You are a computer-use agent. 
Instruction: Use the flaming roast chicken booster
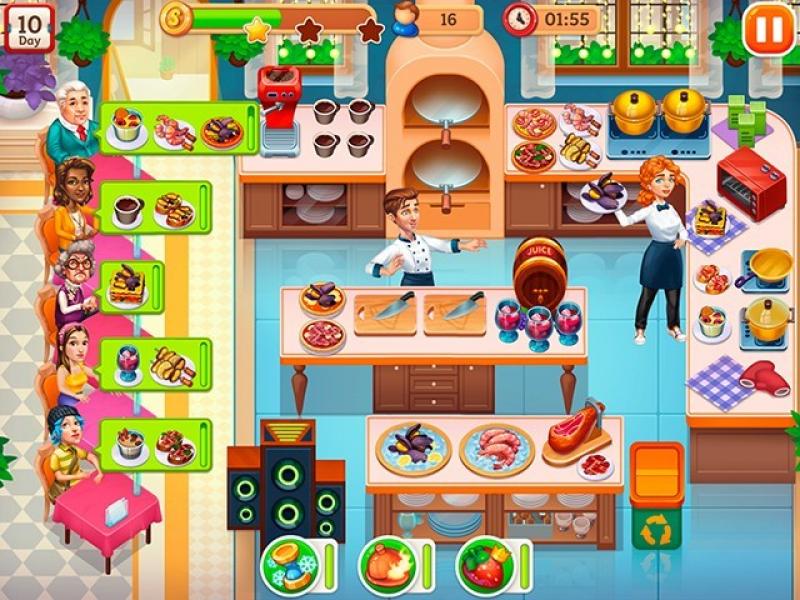pyautogui.click(x=387, y=565)
